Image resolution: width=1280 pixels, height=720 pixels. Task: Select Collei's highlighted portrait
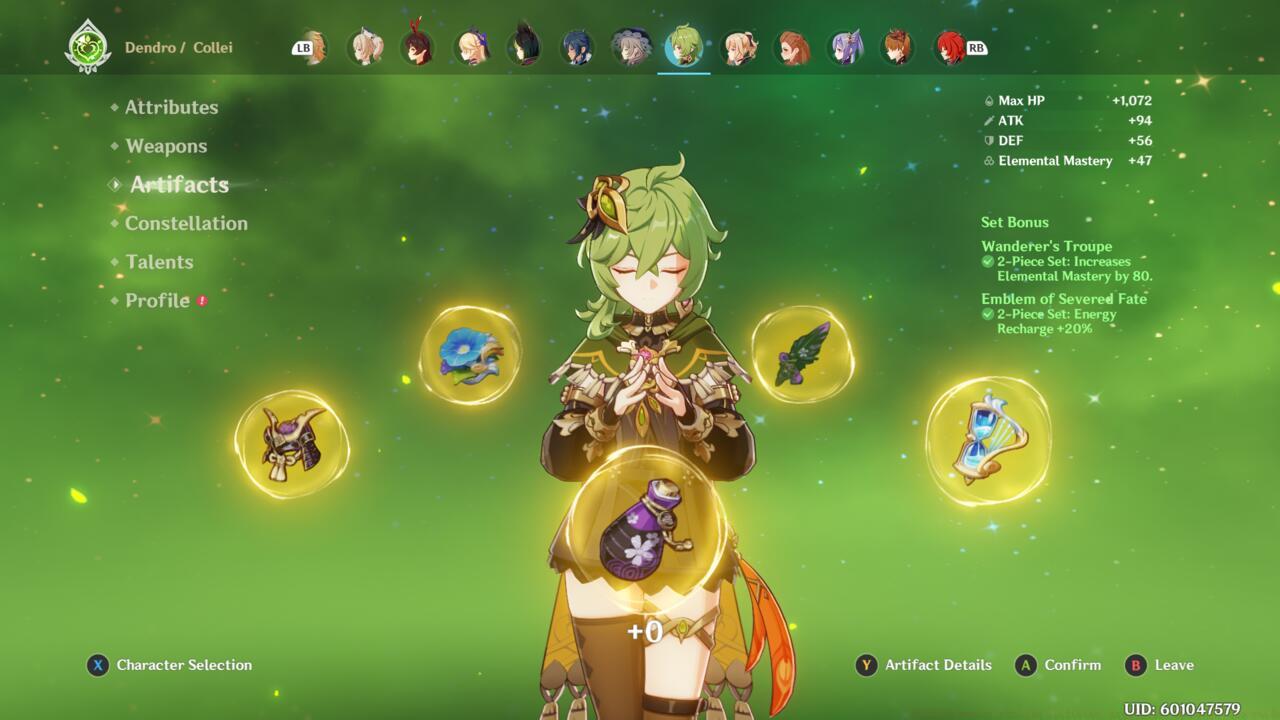683,44
